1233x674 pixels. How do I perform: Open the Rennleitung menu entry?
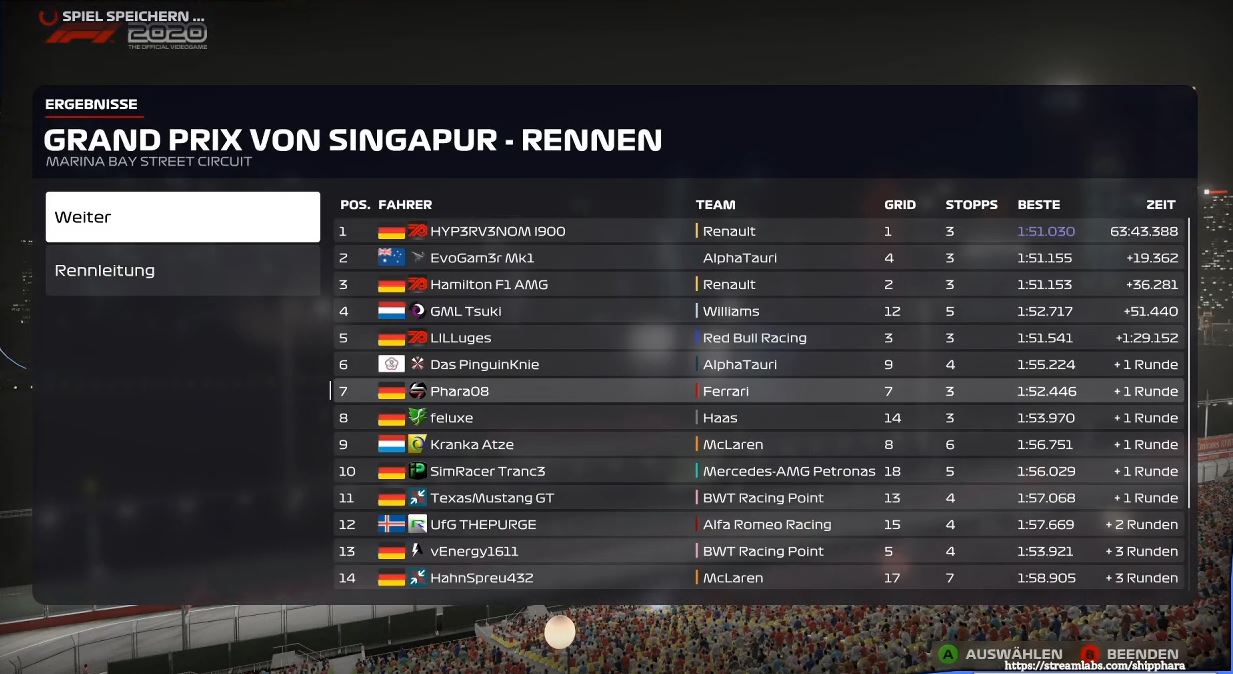pyautogui.click(x=182, y=271)
